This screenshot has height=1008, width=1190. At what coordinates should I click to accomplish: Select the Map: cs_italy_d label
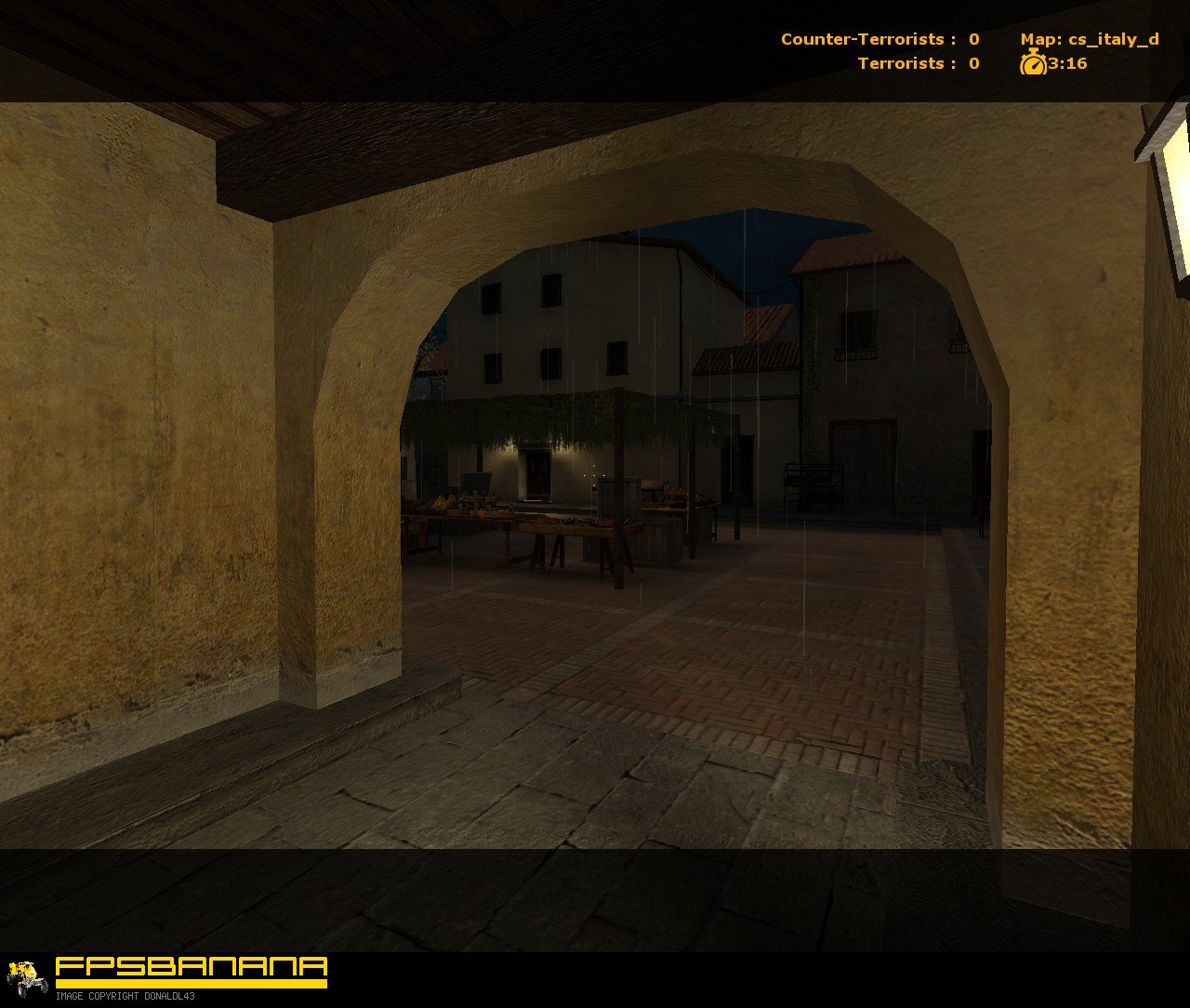[x=1092, y=39]
